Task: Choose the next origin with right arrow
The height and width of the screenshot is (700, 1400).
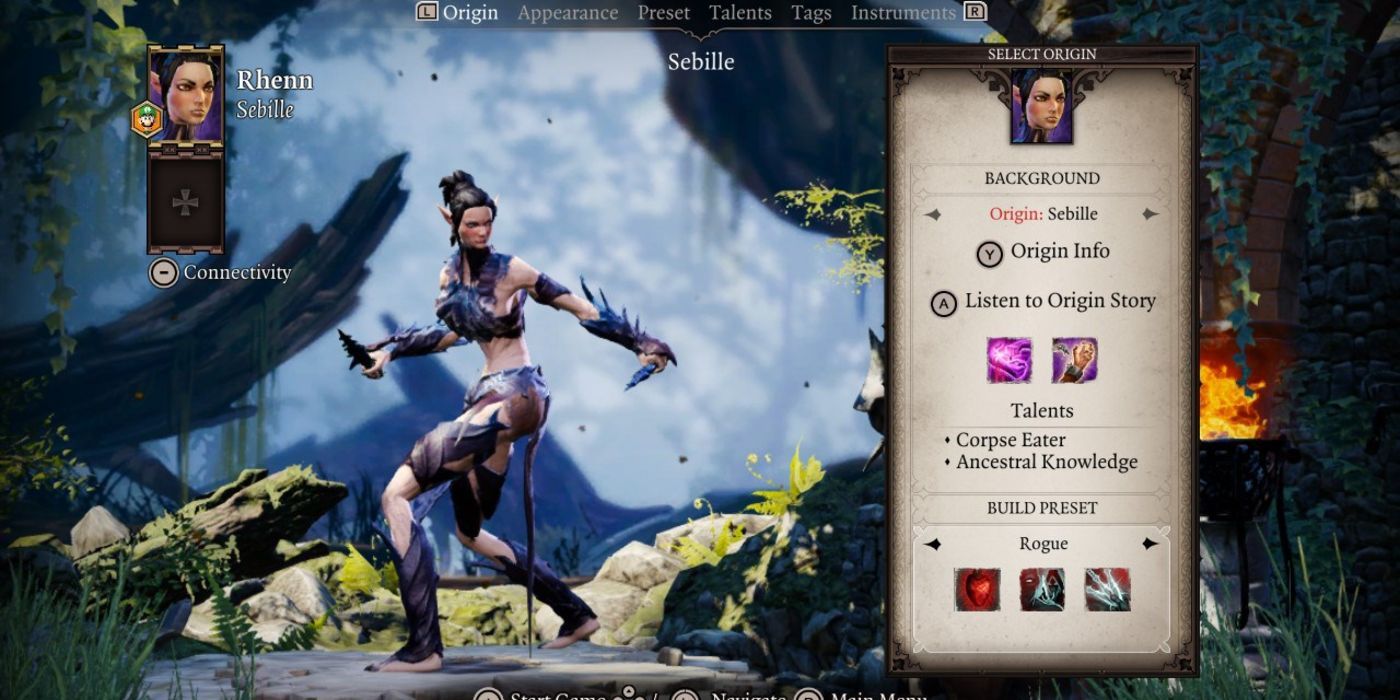Action: point(1150,214)
